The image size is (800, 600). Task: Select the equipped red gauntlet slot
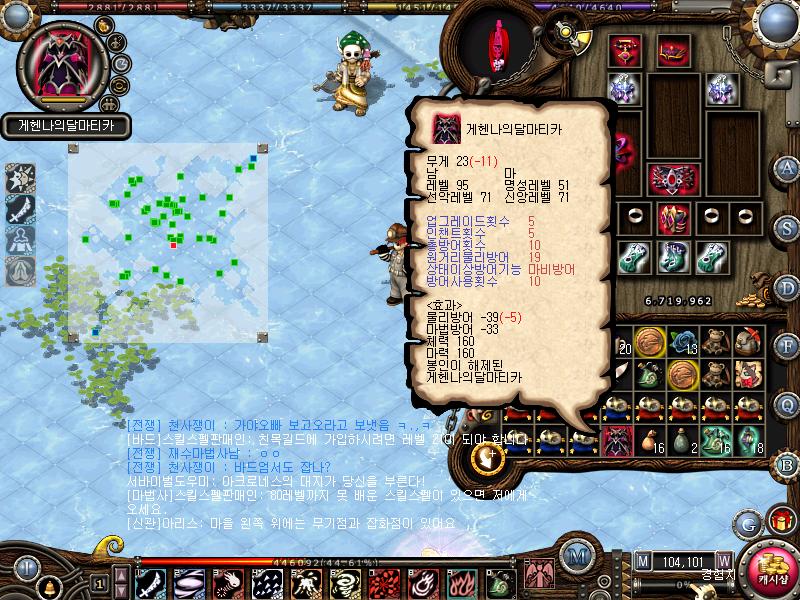[670, 216]
